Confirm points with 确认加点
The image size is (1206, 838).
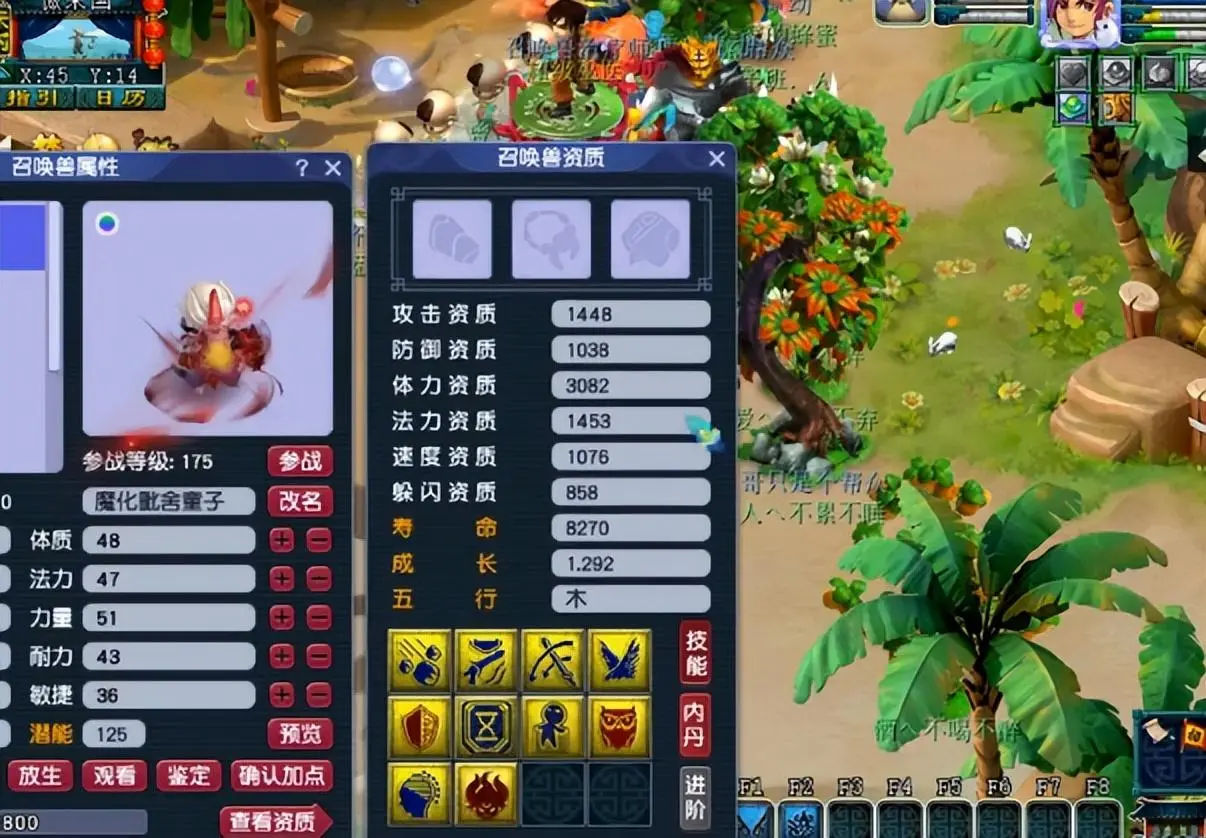[282, 775]
